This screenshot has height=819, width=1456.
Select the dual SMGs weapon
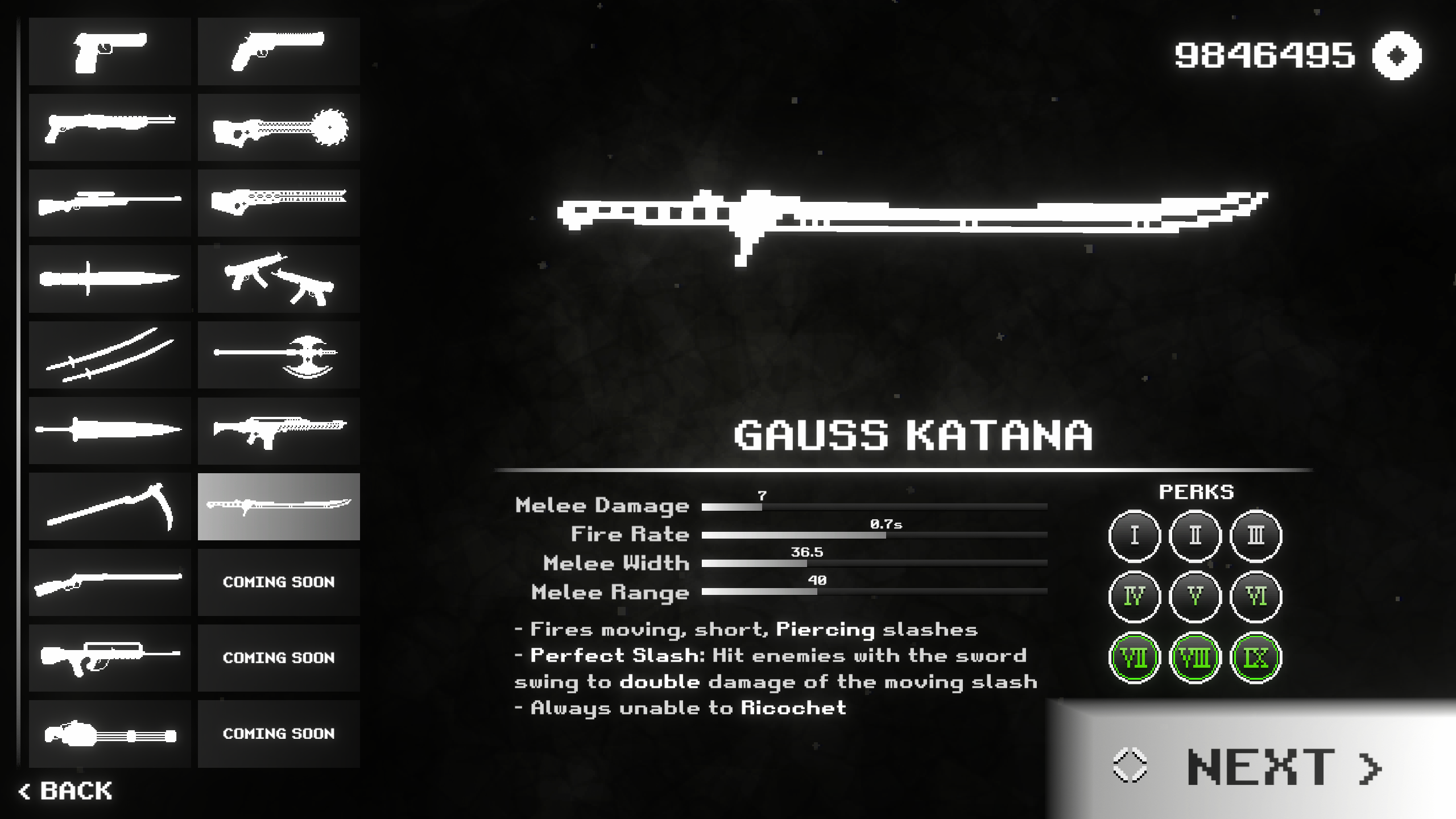click(278, 279)
